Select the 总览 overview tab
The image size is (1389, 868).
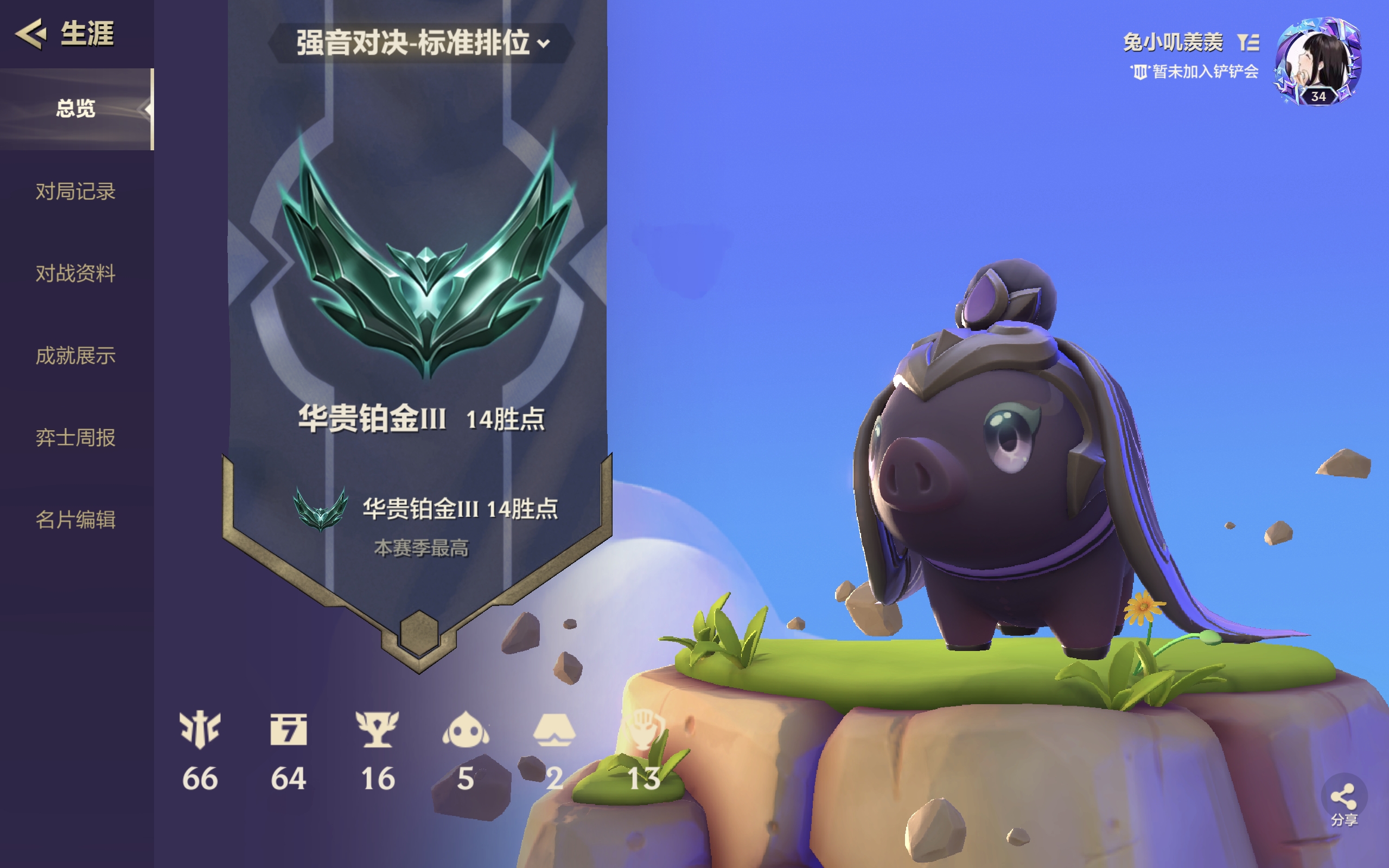[76, 108]
